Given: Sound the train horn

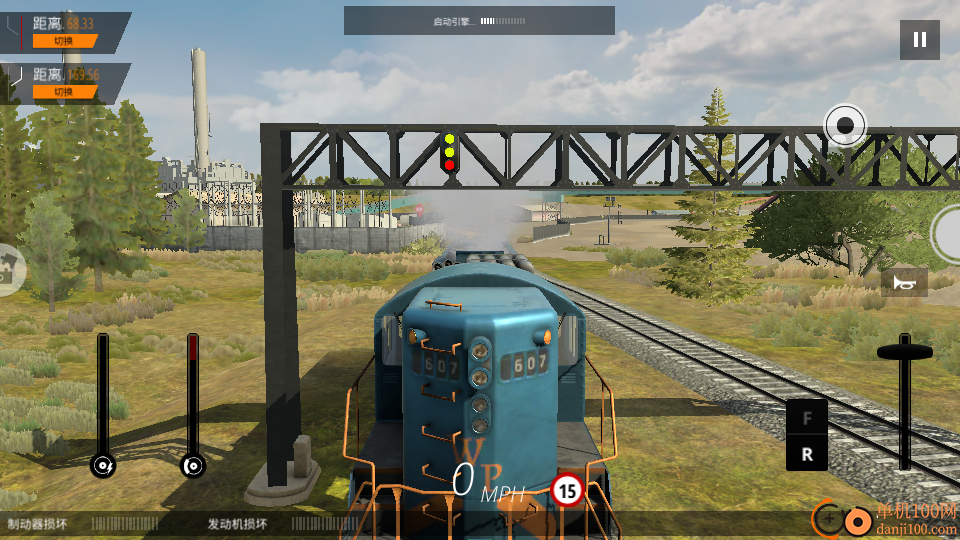Looking at the screenshot, I should pos(904,283).
